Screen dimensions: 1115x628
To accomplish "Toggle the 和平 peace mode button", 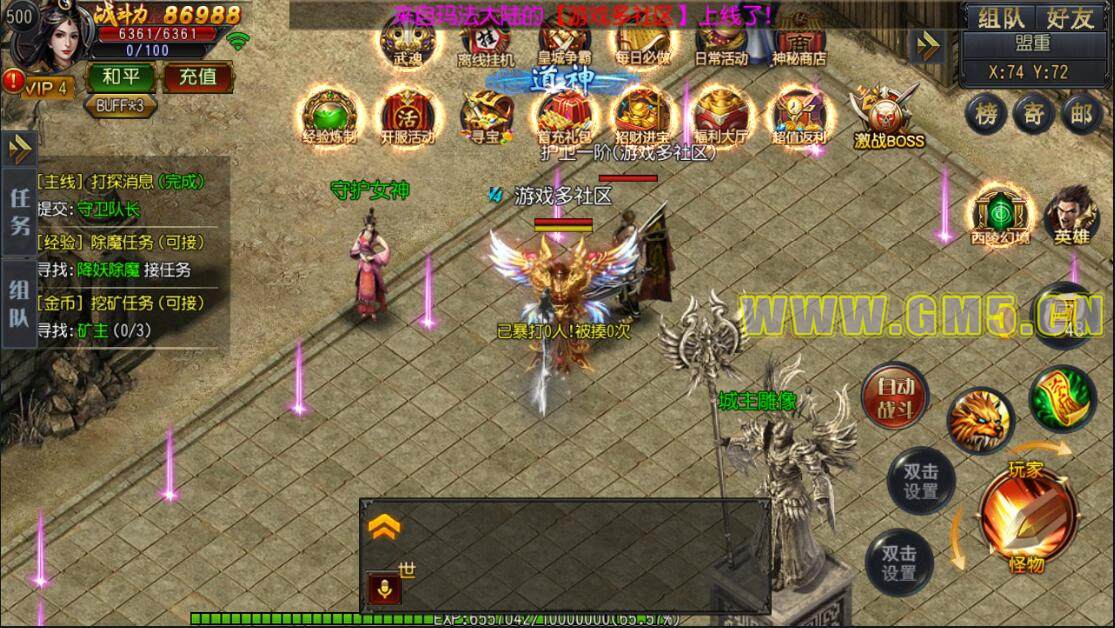I will [x=118, y=77].
